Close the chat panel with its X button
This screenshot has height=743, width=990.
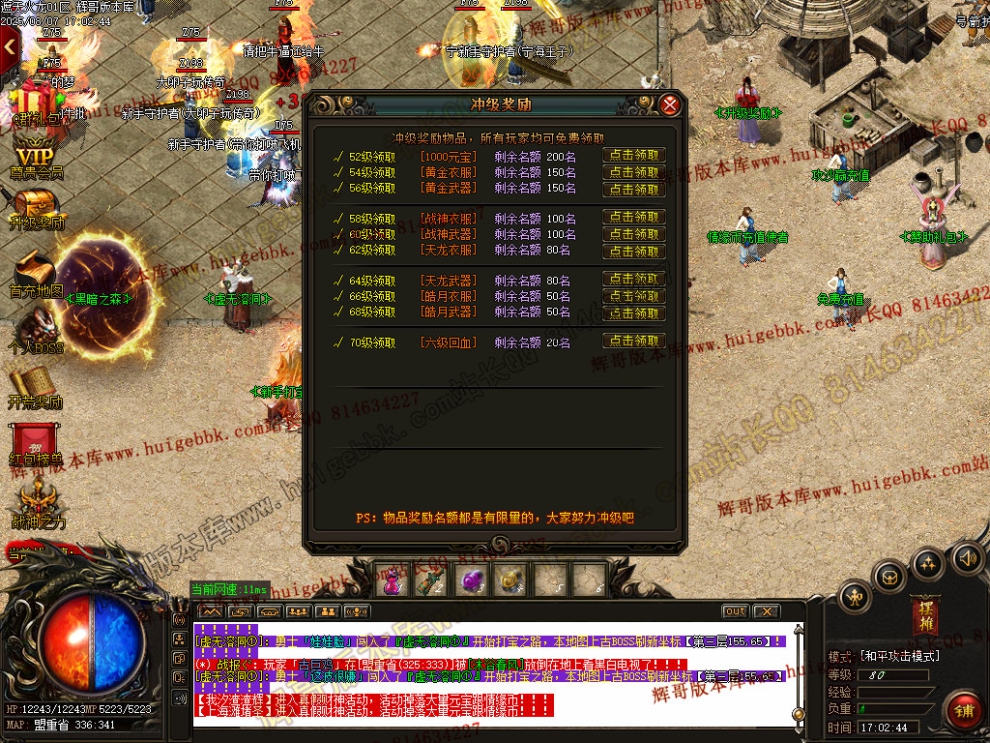[766, 611]
